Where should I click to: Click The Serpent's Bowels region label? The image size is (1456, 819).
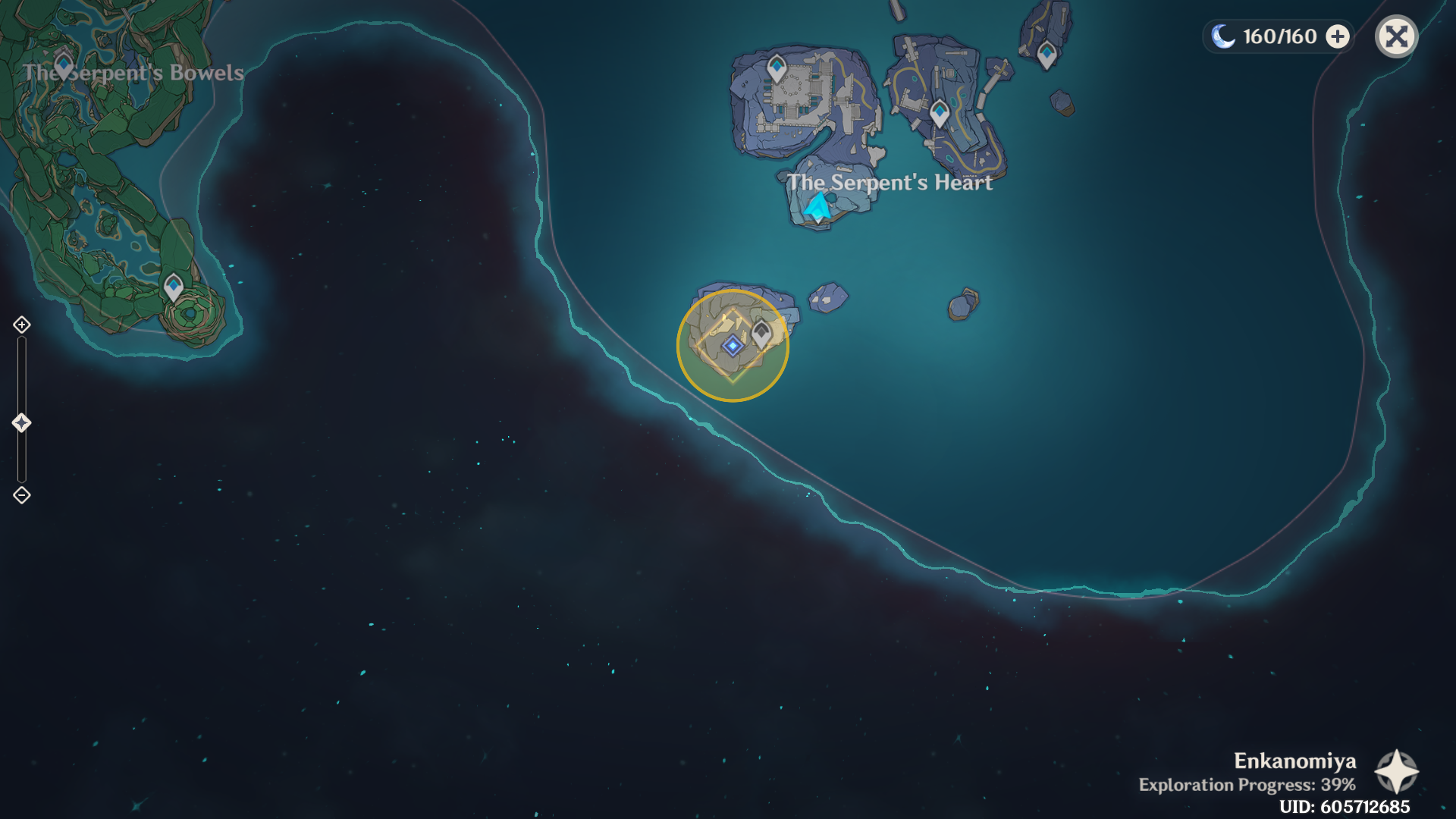pyautogui.click(x=135, y=73)
